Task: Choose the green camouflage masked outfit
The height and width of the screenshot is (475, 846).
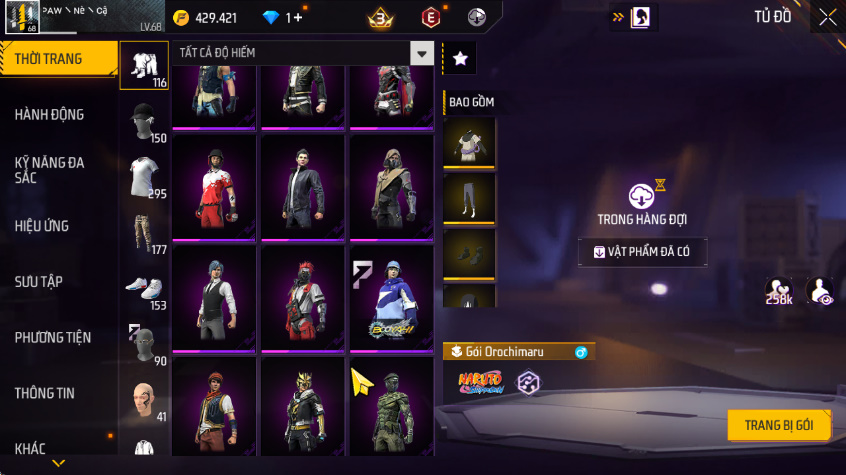Action: 391,408
